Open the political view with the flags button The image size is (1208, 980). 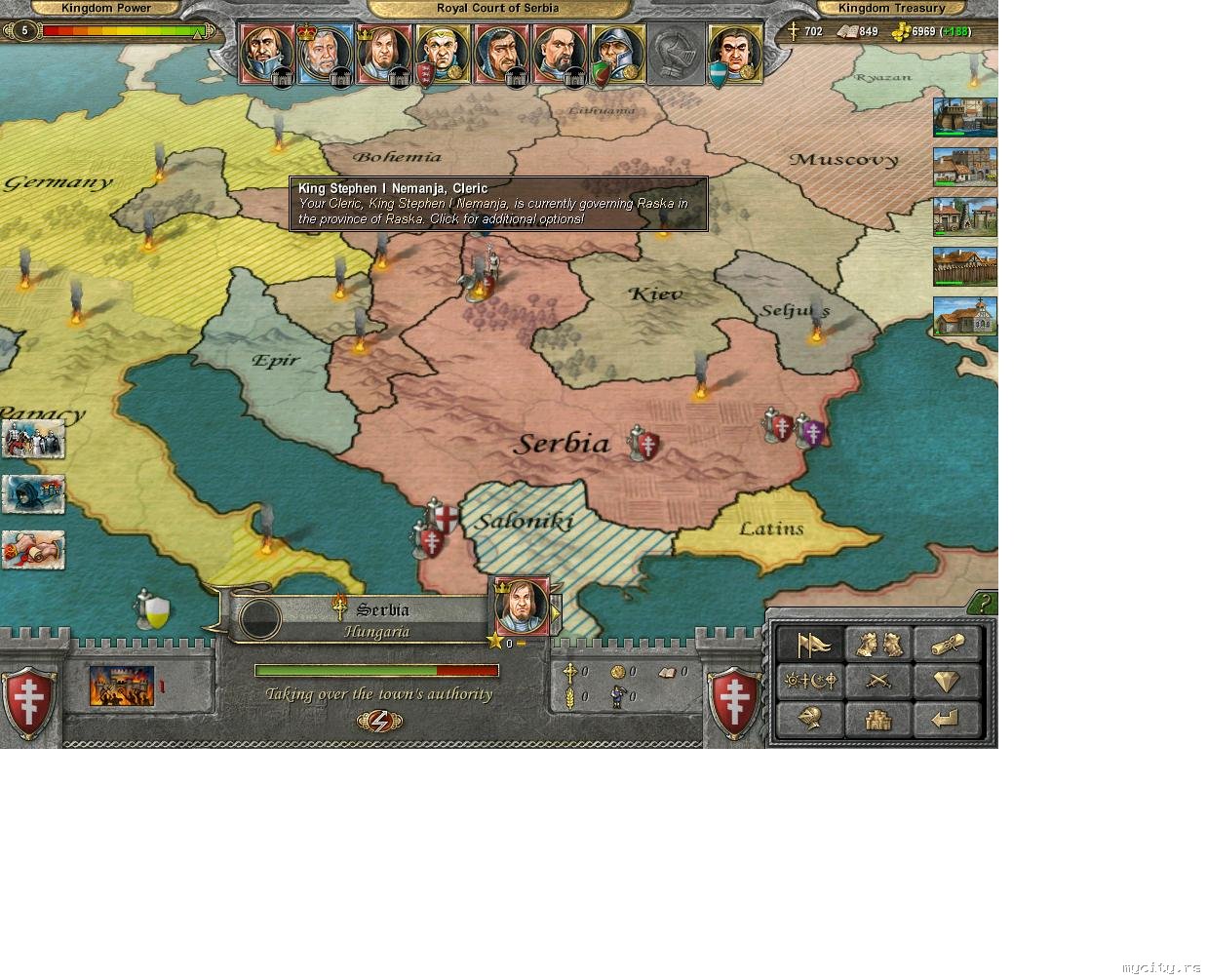point(811,645)
